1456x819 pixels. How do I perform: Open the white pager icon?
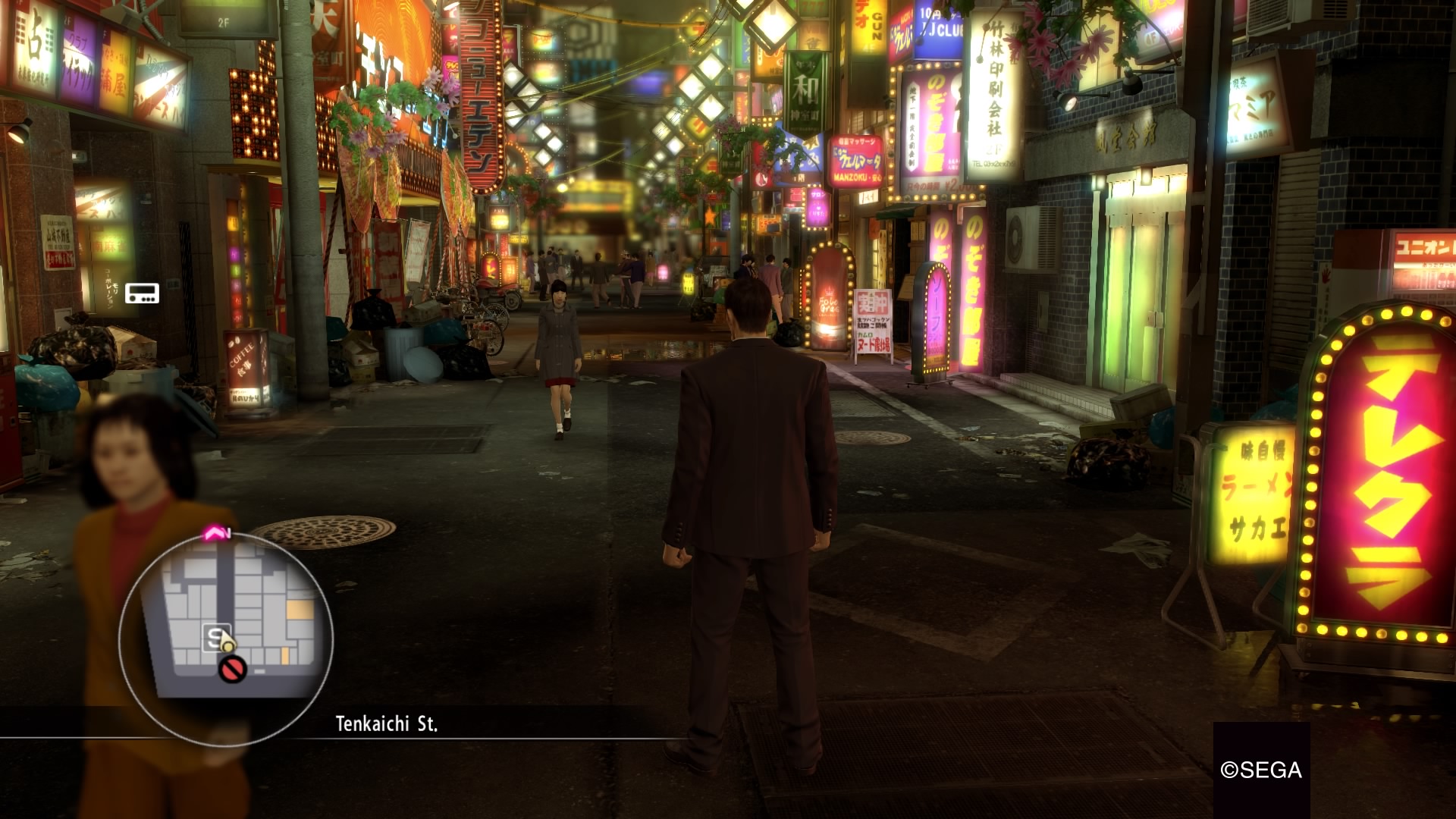tap(142, 293)
